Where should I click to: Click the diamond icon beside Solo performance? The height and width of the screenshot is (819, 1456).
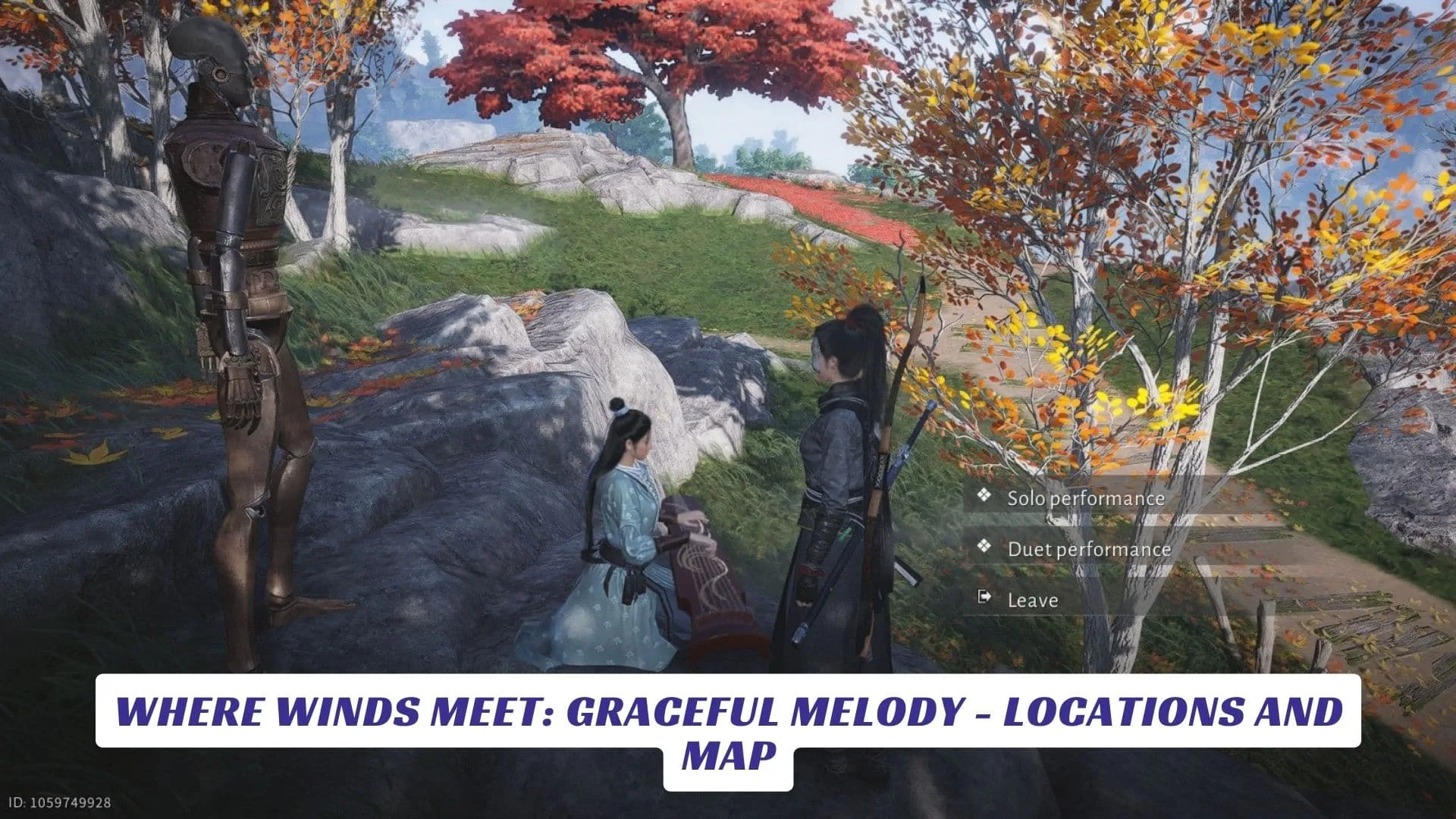coord(986,498)
